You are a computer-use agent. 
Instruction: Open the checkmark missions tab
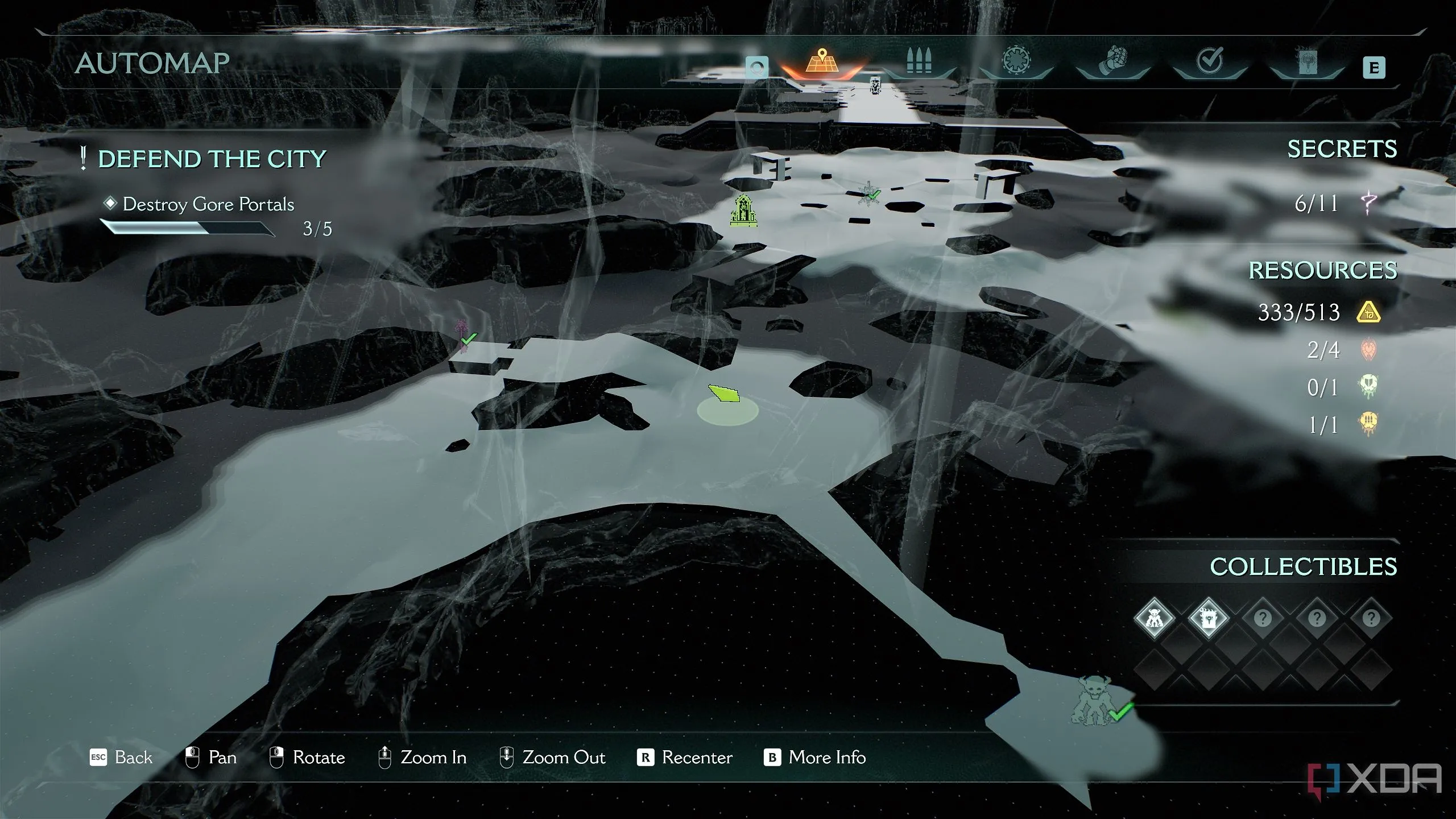click(1209, 61)
